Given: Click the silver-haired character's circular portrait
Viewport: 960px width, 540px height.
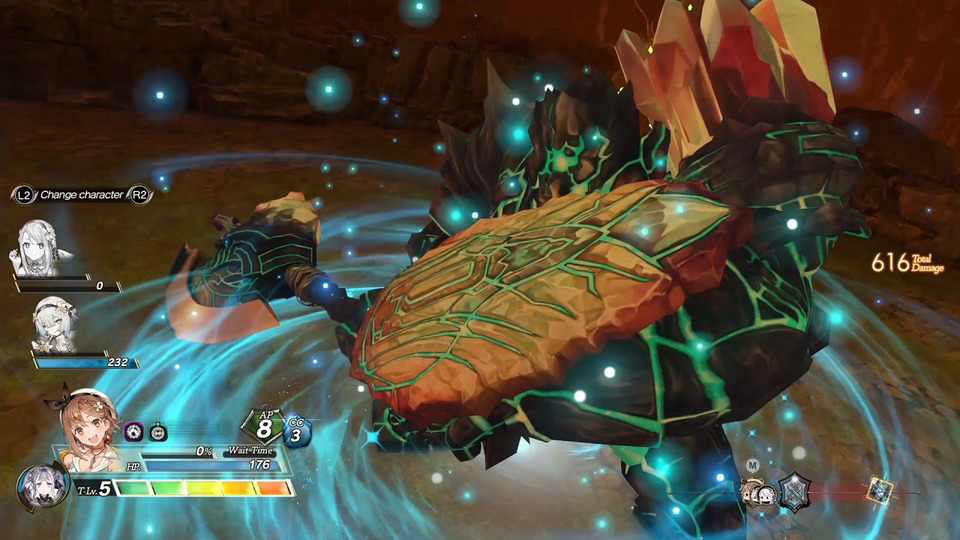Looking at the screenshot, I should pos(41,487).
